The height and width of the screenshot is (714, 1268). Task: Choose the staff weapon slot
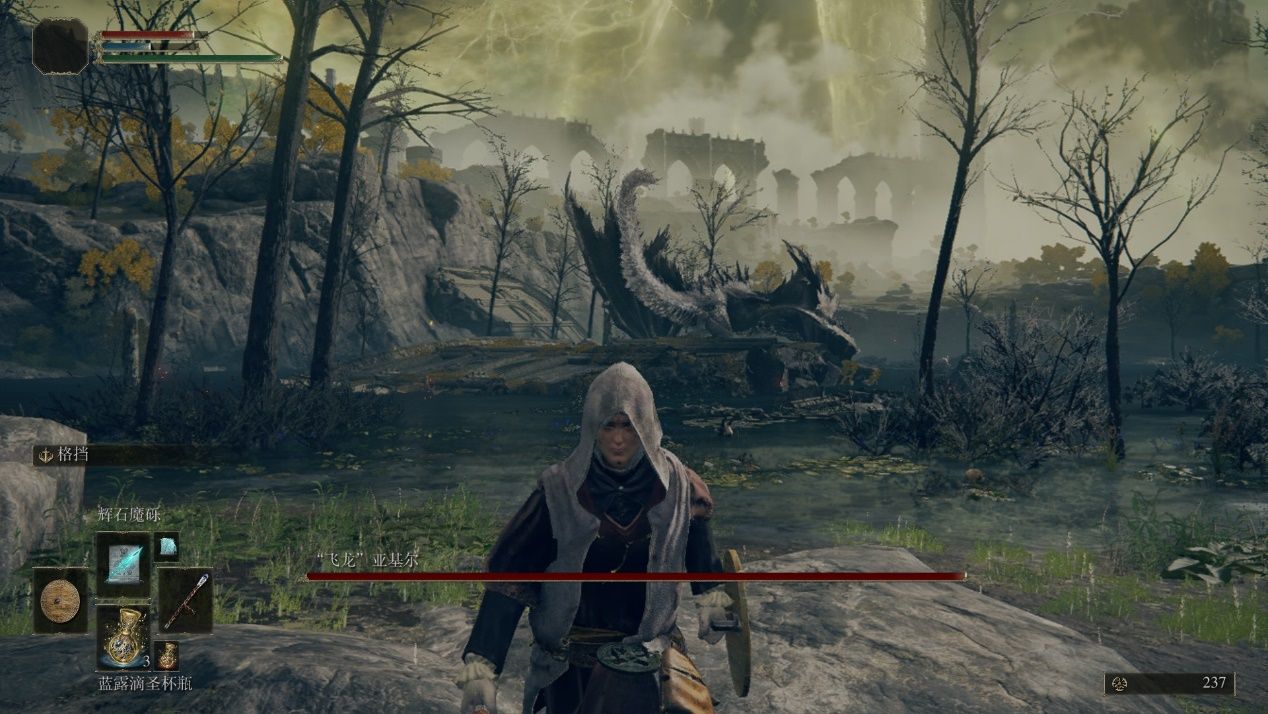[x=186, y=600]
